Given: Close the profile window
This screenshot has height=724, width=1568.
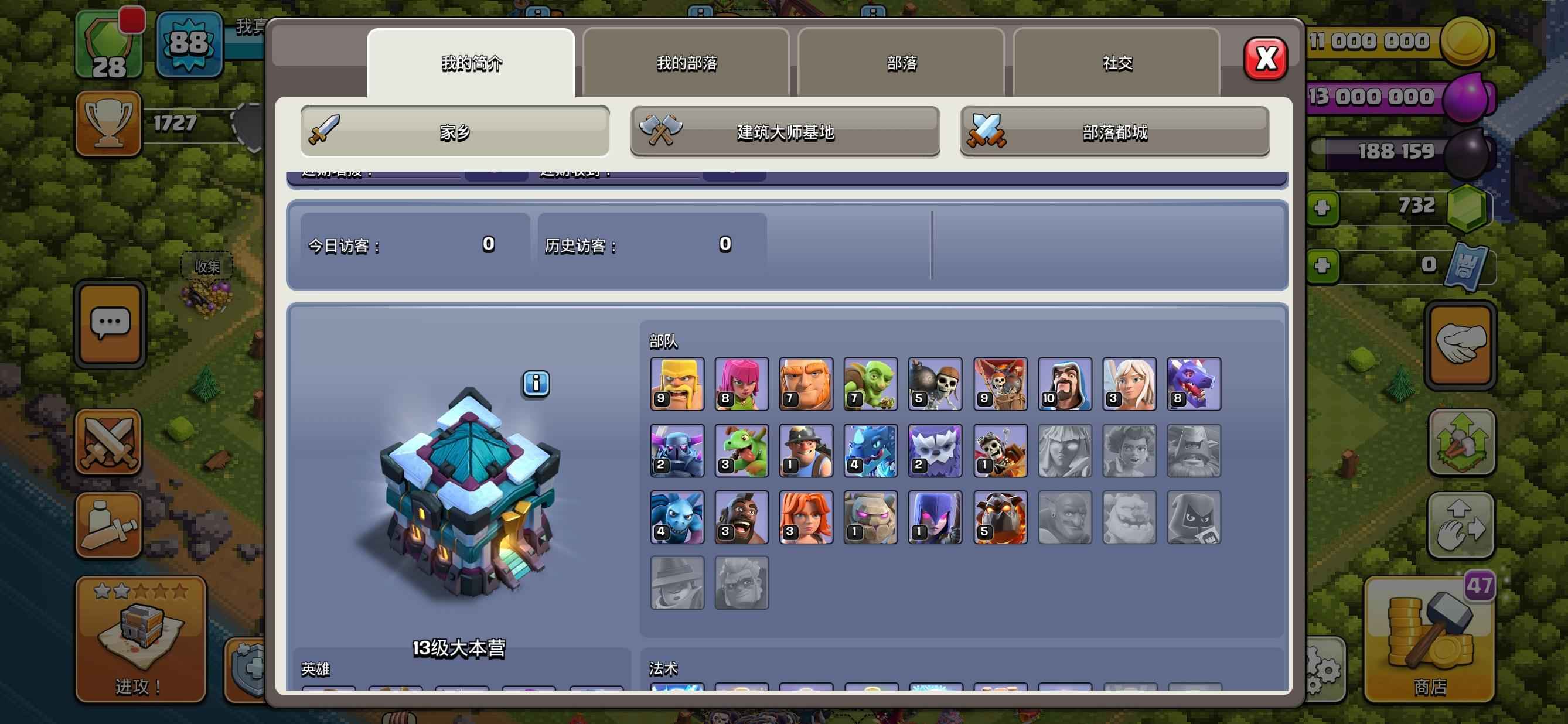Looking at the screenshot, I should tap(1265, 59).
